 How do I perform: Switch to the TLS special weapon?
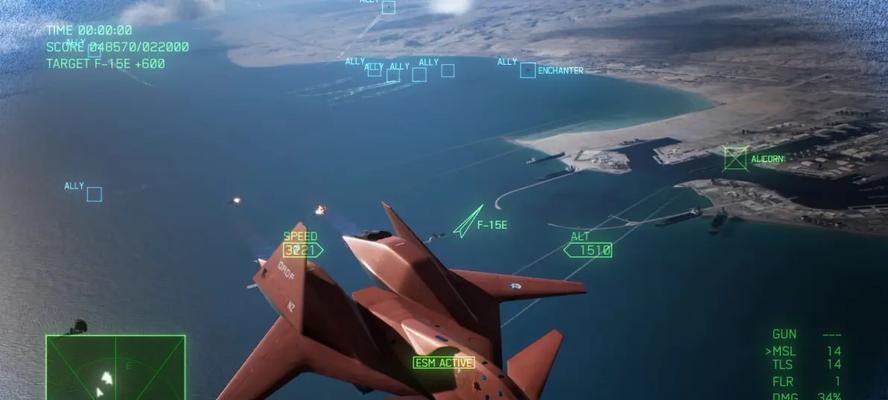(782, 365)
